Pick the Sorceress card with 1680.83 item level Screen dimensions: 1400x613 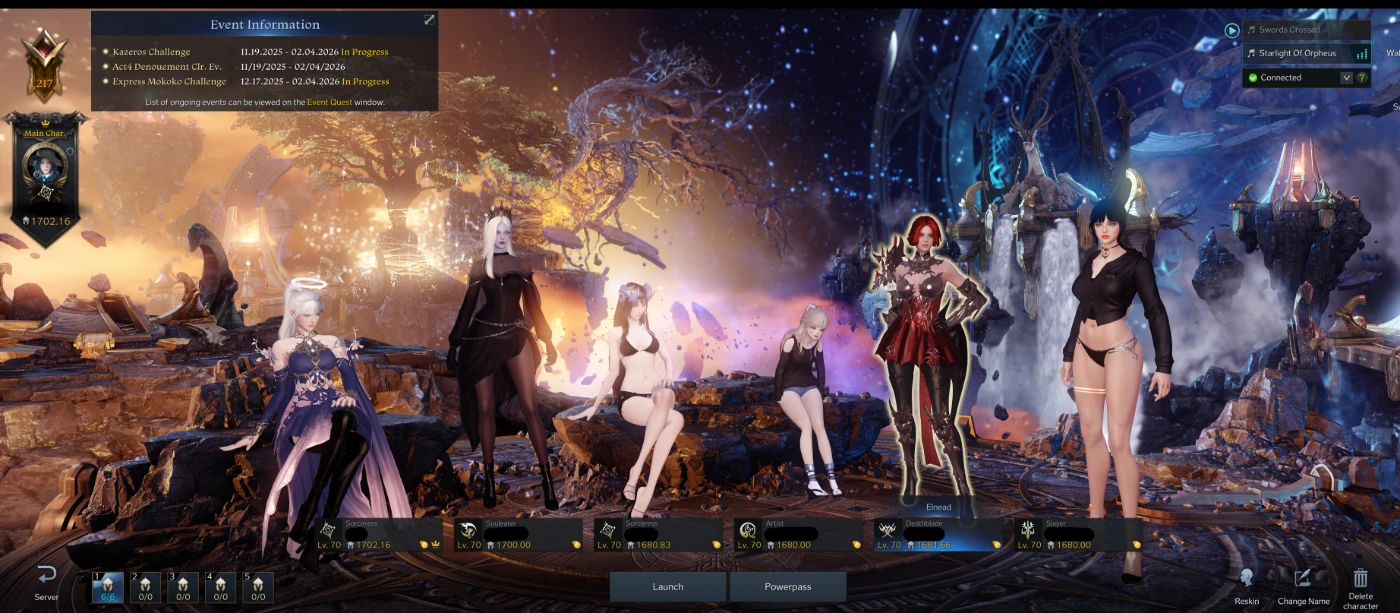pyautogui.click(x=657, y=535)
